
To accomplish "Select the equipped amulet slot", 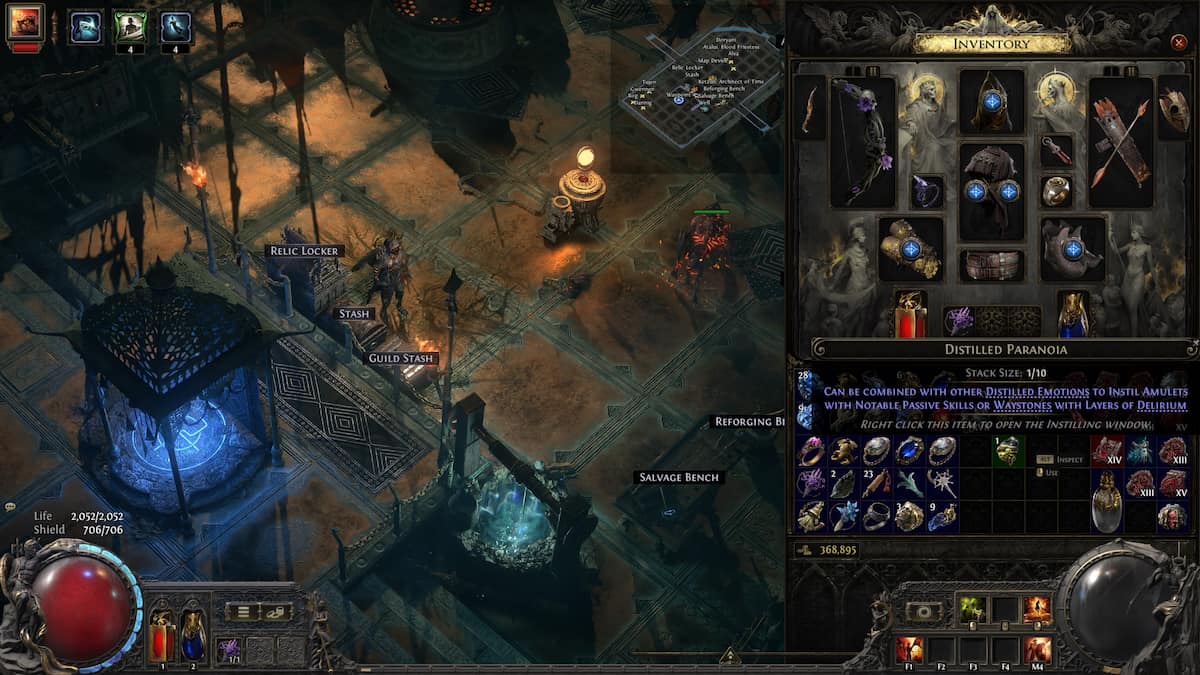I will 1056,151.
